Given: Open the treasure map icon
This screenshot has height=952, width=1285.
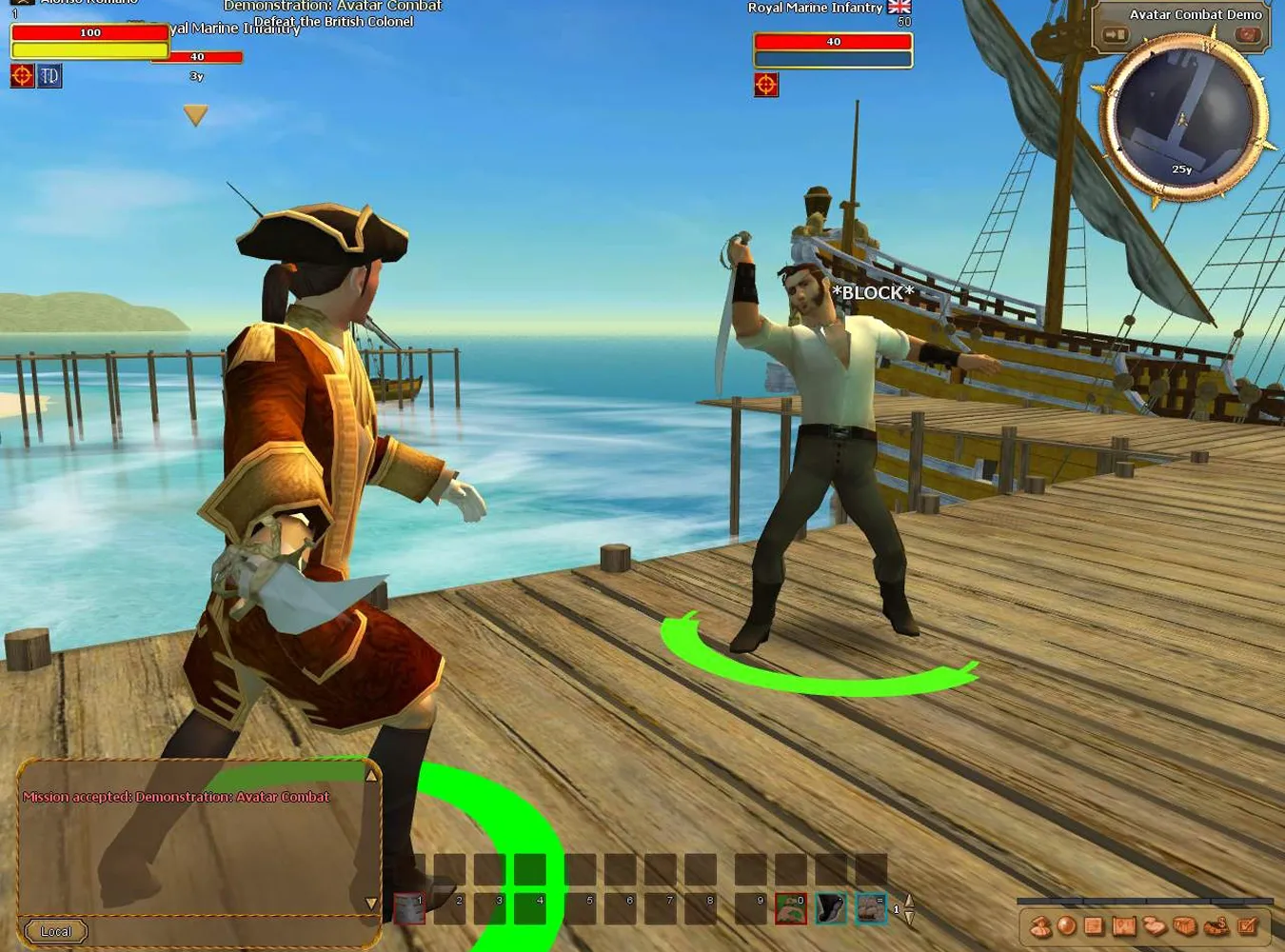Looking at the screenshot, I should click(x=1123, y=926).
